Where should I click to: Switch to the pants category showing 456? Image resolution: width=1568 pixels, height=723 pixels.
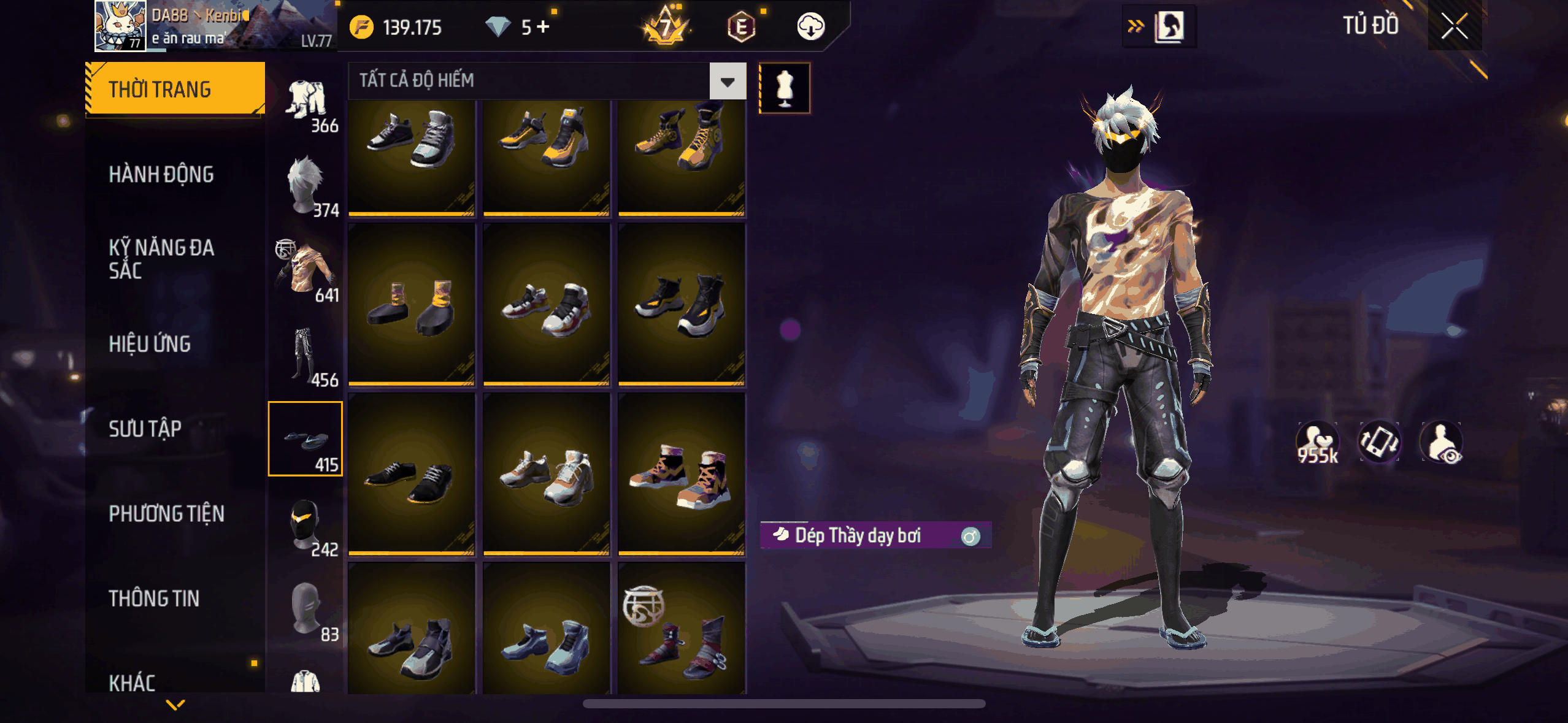click(306, 356)
